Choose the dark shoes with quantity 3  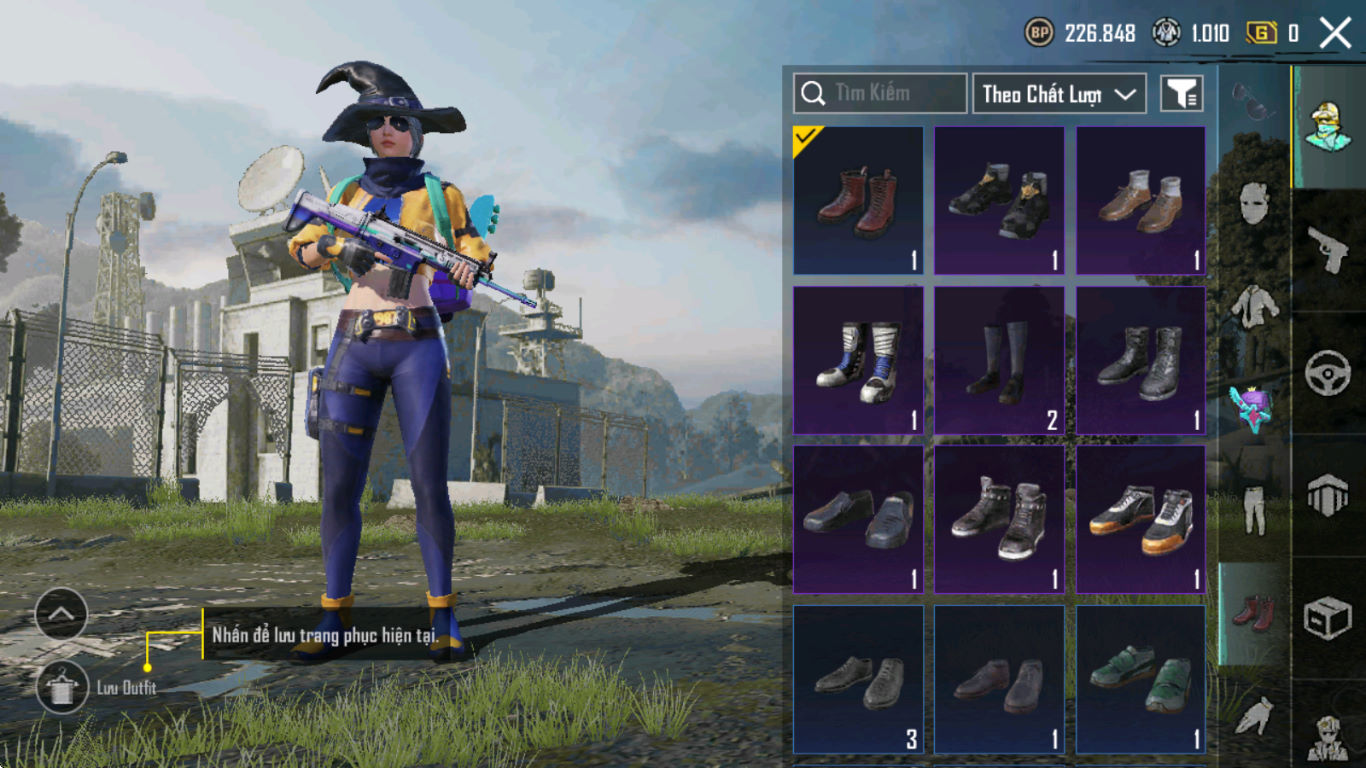pos(858,679)
